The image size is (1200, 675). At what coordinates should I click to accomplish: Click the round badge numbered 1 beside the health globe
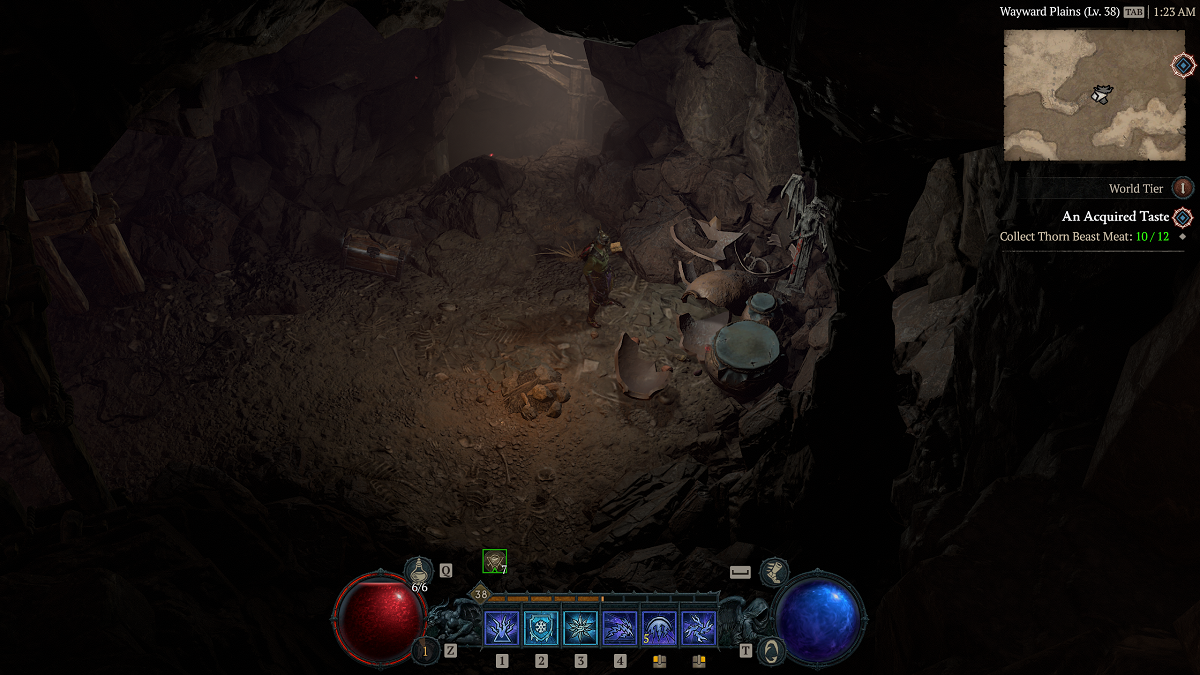(424, 651)
